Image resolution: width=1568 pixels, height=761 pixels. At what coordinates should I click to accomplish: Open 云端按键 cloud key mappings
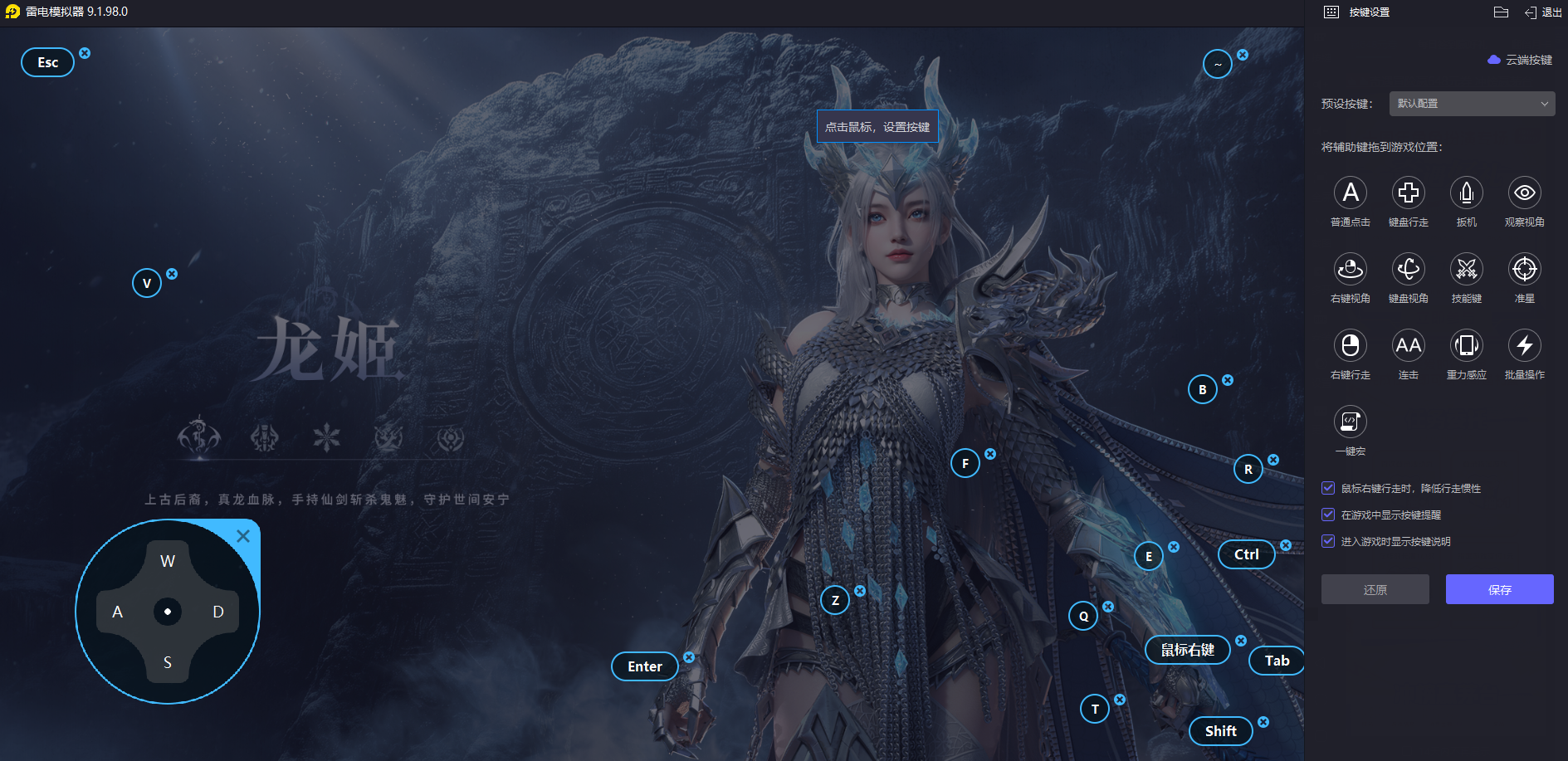(1521, 60)
